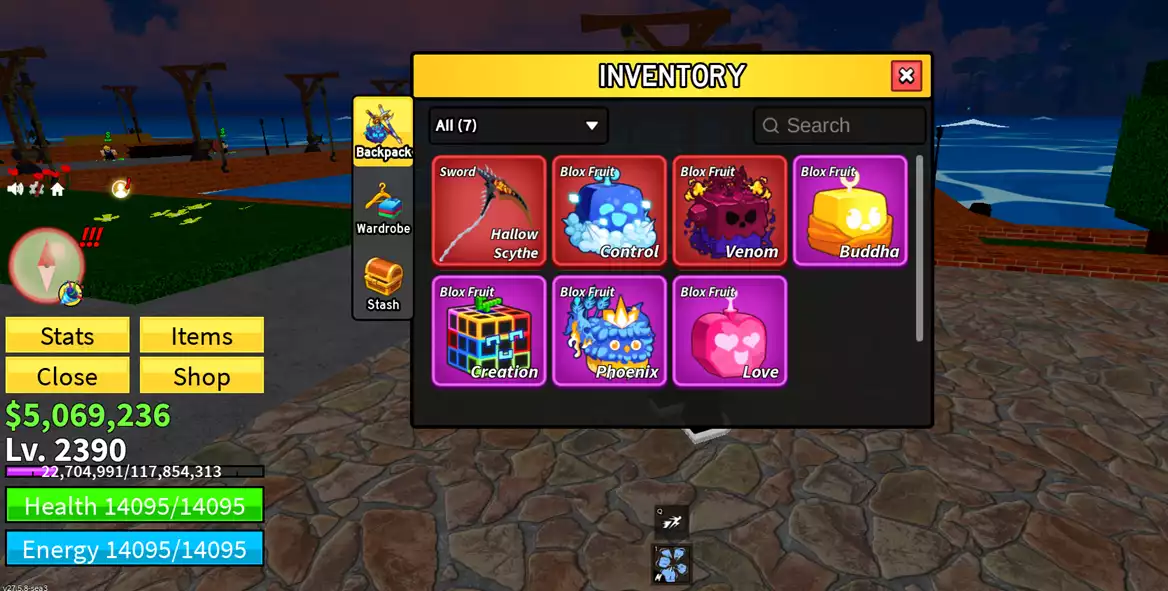Choose the Control Blox Fruit
This screenshot has width=1168, height=591.
point(610,211)
